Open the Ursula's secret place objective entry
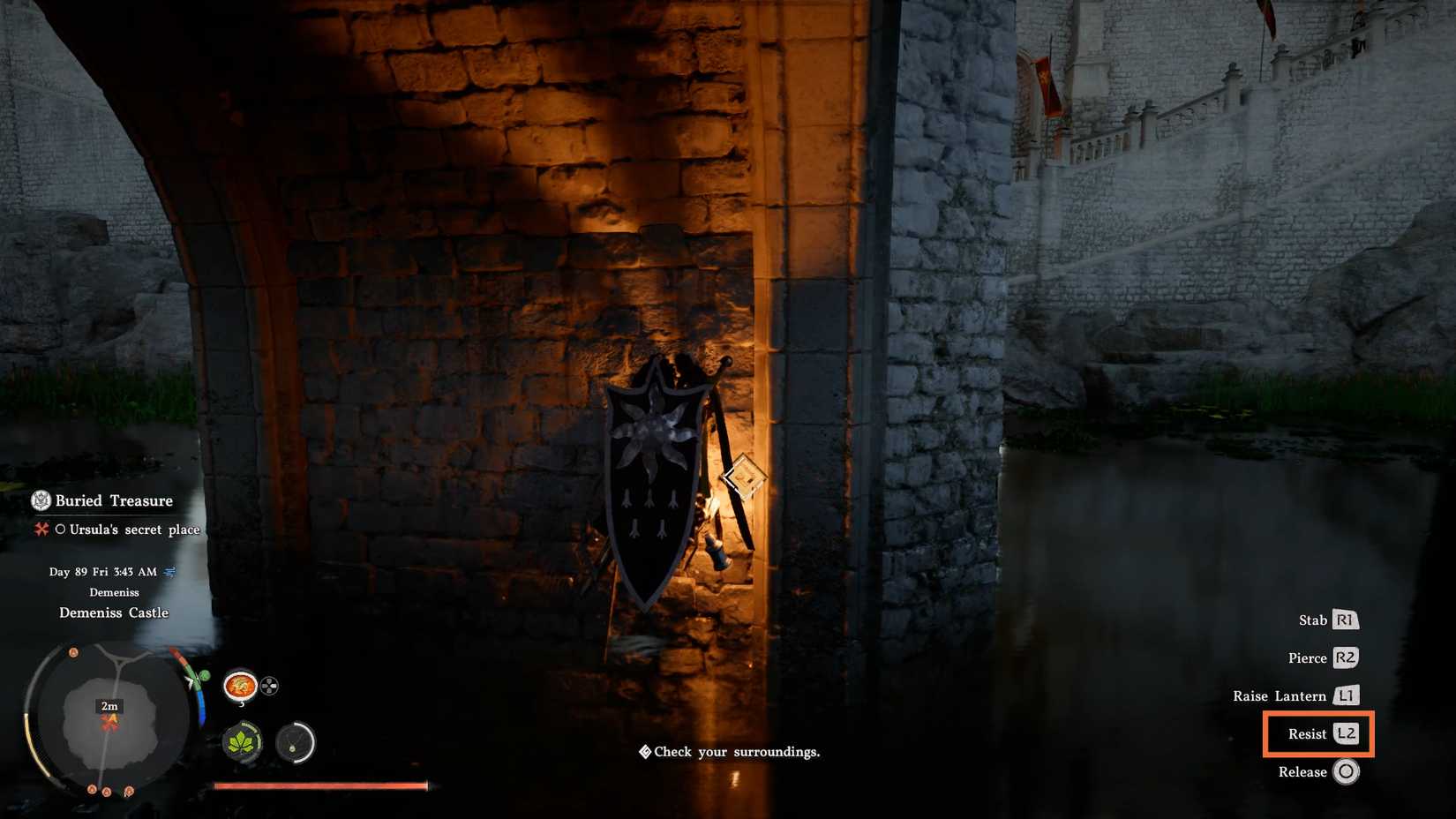 [x=127, y=530]
